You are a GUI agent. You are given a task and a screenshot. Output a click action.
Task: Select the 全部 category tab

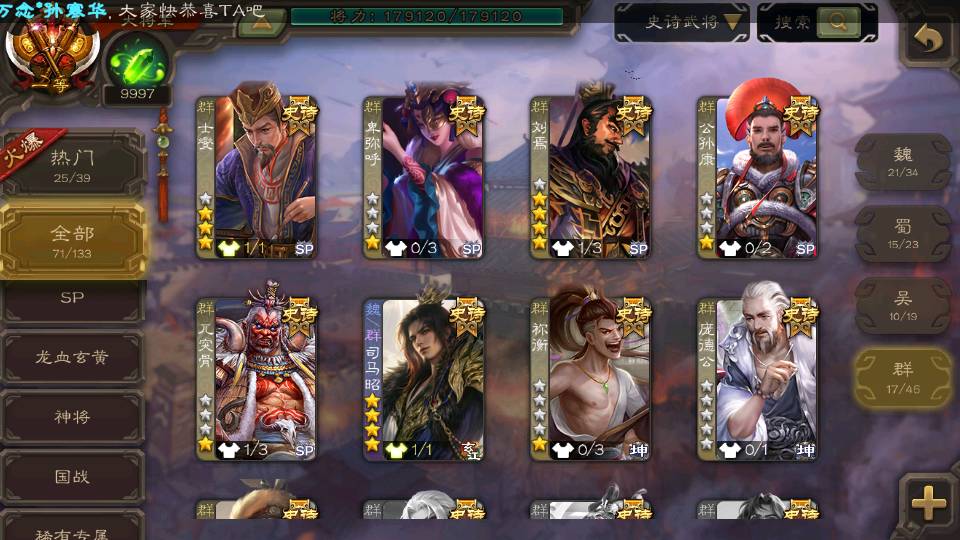pos(72,240)
